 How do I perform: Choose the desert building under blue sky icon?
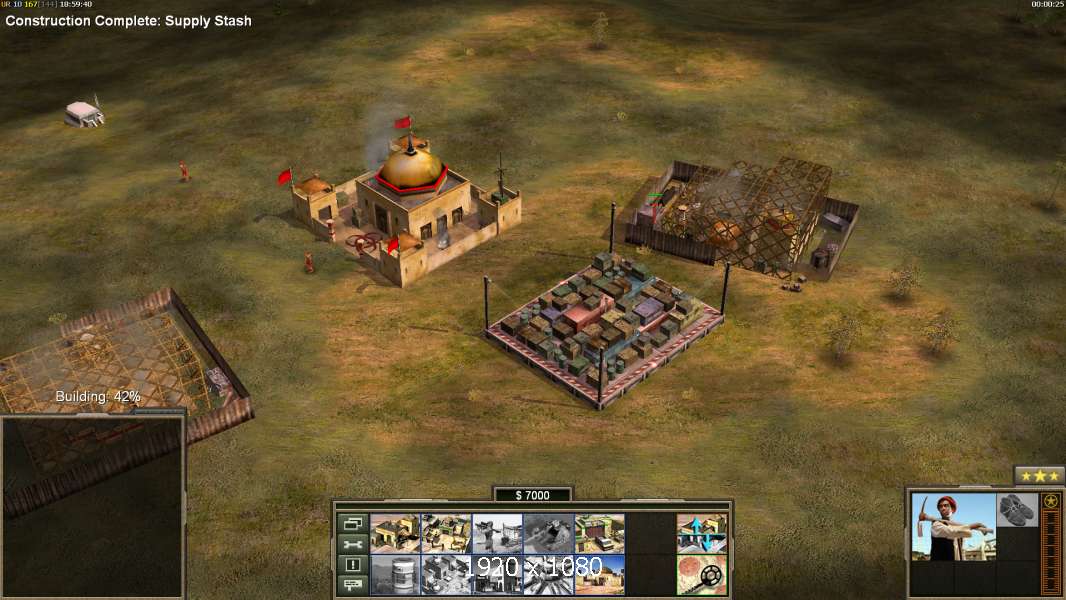point(599,575)
